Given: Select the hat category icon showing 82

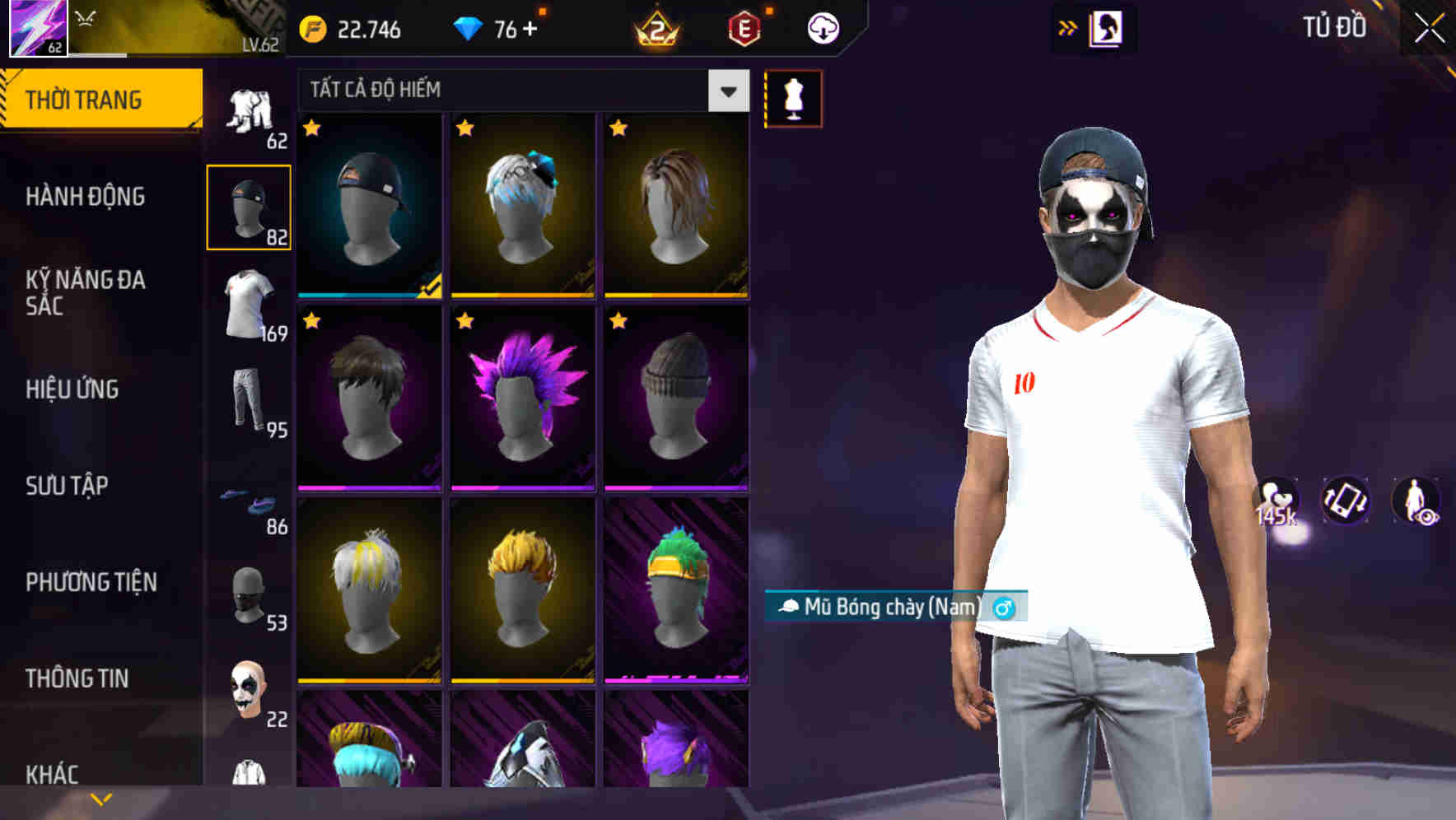Looking at the screenshot, I should [x=250, y=206].
